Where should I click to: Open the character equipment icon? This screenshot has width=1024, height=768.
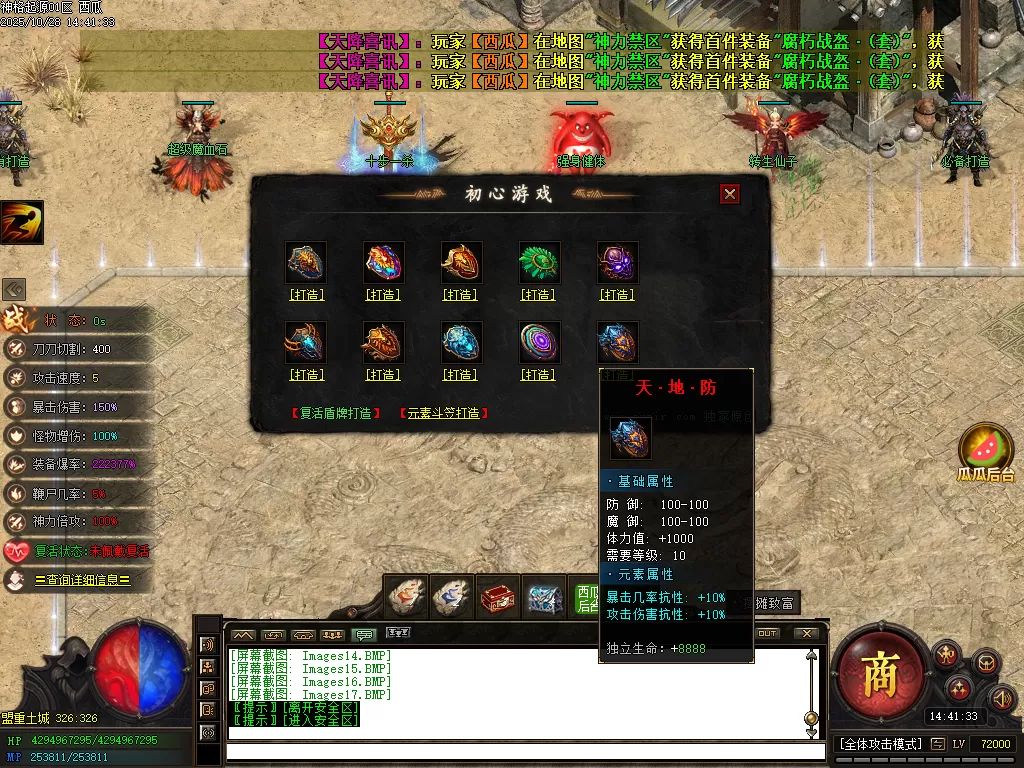[x=946, y=655]
